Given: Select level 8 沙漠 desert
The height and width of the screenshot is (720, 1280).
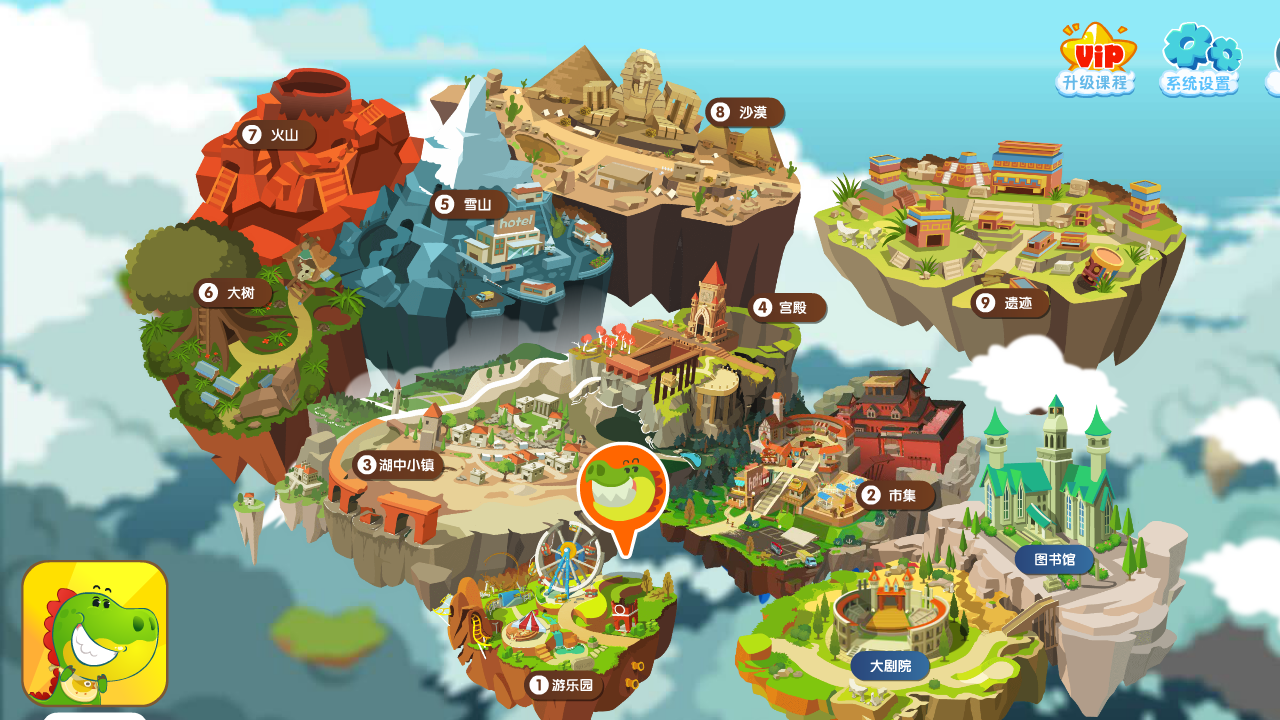Looking at the screenshot, I should tap(744, 112).
